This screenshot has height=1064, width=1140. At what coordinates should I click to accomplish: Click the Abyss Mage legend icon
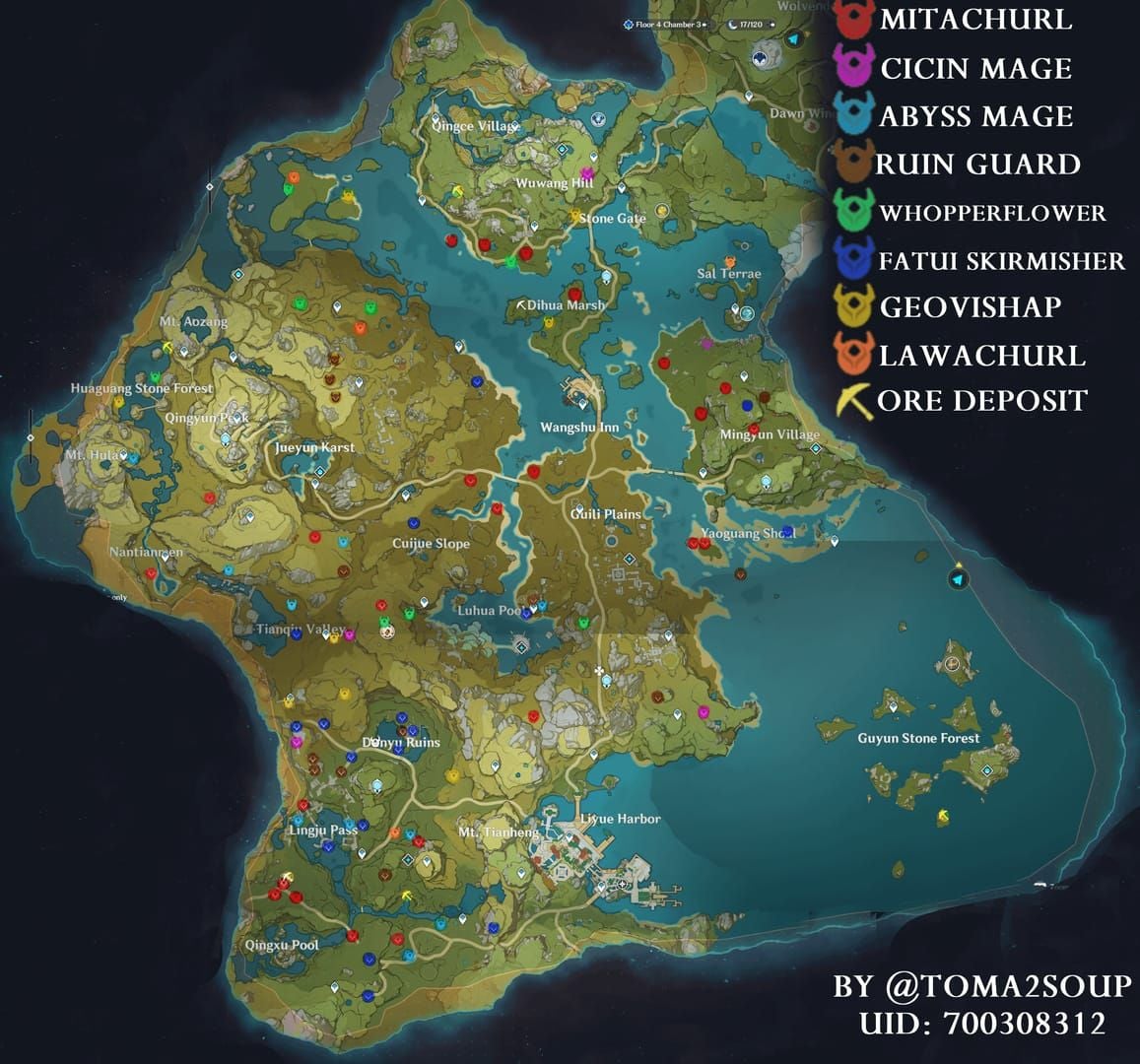(854, 114)
